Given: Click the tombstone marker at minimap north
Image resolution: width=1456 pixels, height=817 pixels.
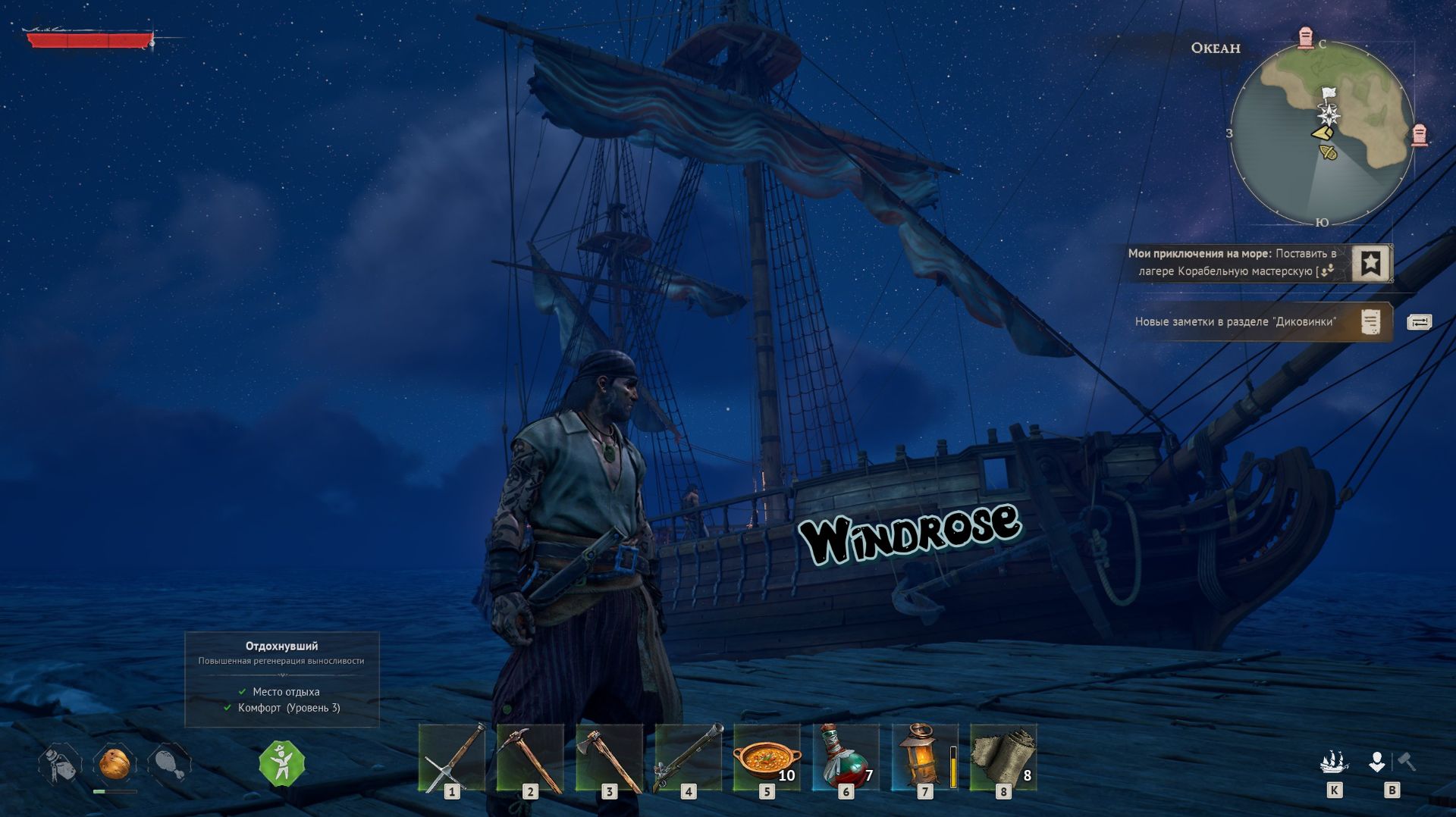Looking at the screenshot, I should tap(1305, 37).
